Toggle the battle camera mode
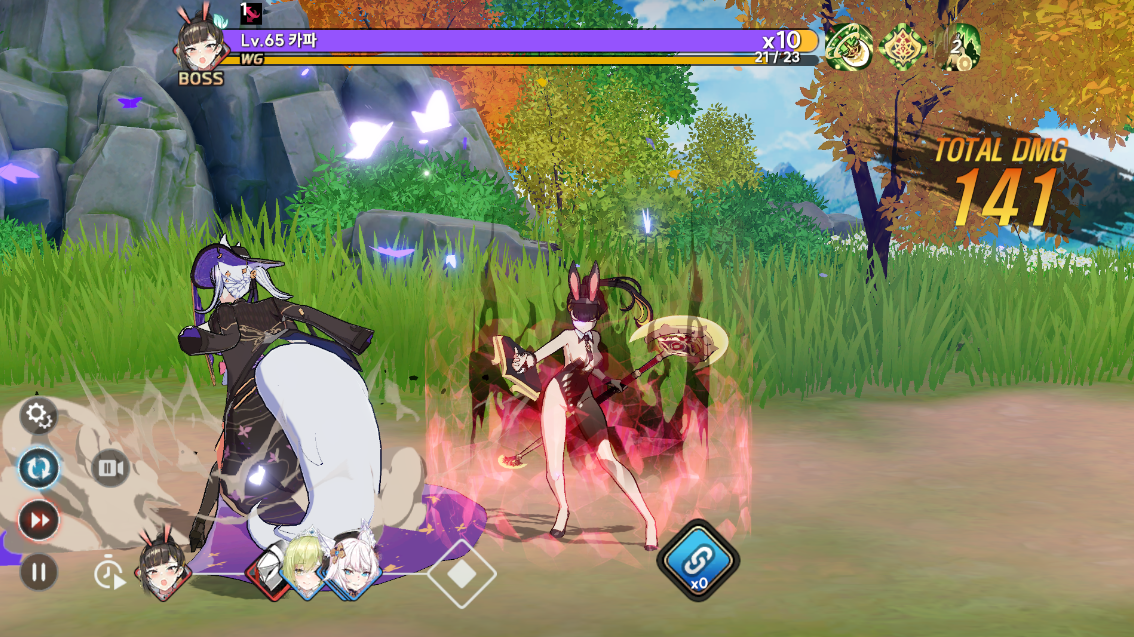The height and width of the screenshot is (637, 1134). click(110, 468)
